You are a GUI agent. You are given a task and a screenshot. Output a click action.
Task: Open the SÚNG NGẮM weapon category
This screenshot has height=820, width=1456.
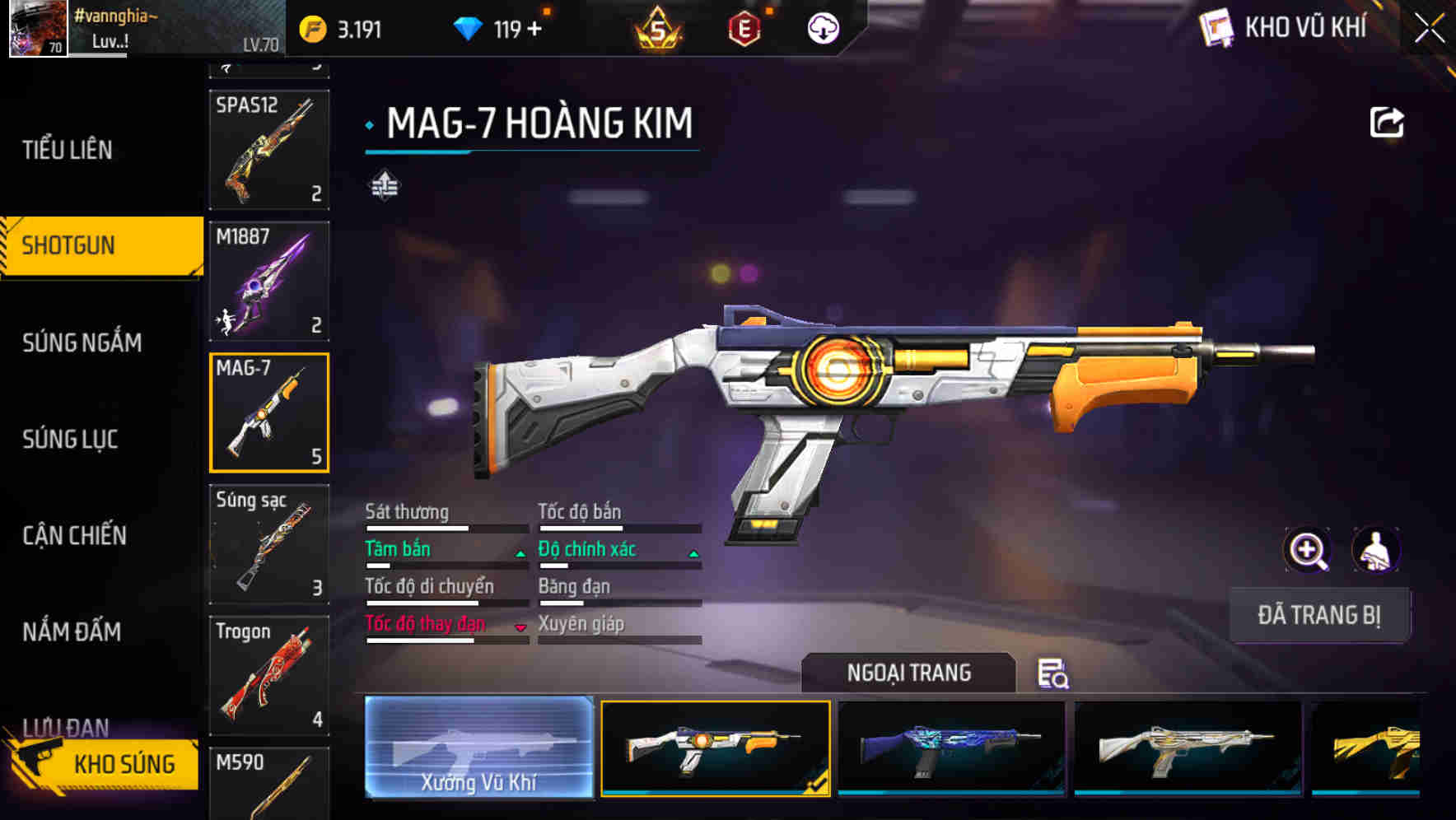tap(82, 342)
